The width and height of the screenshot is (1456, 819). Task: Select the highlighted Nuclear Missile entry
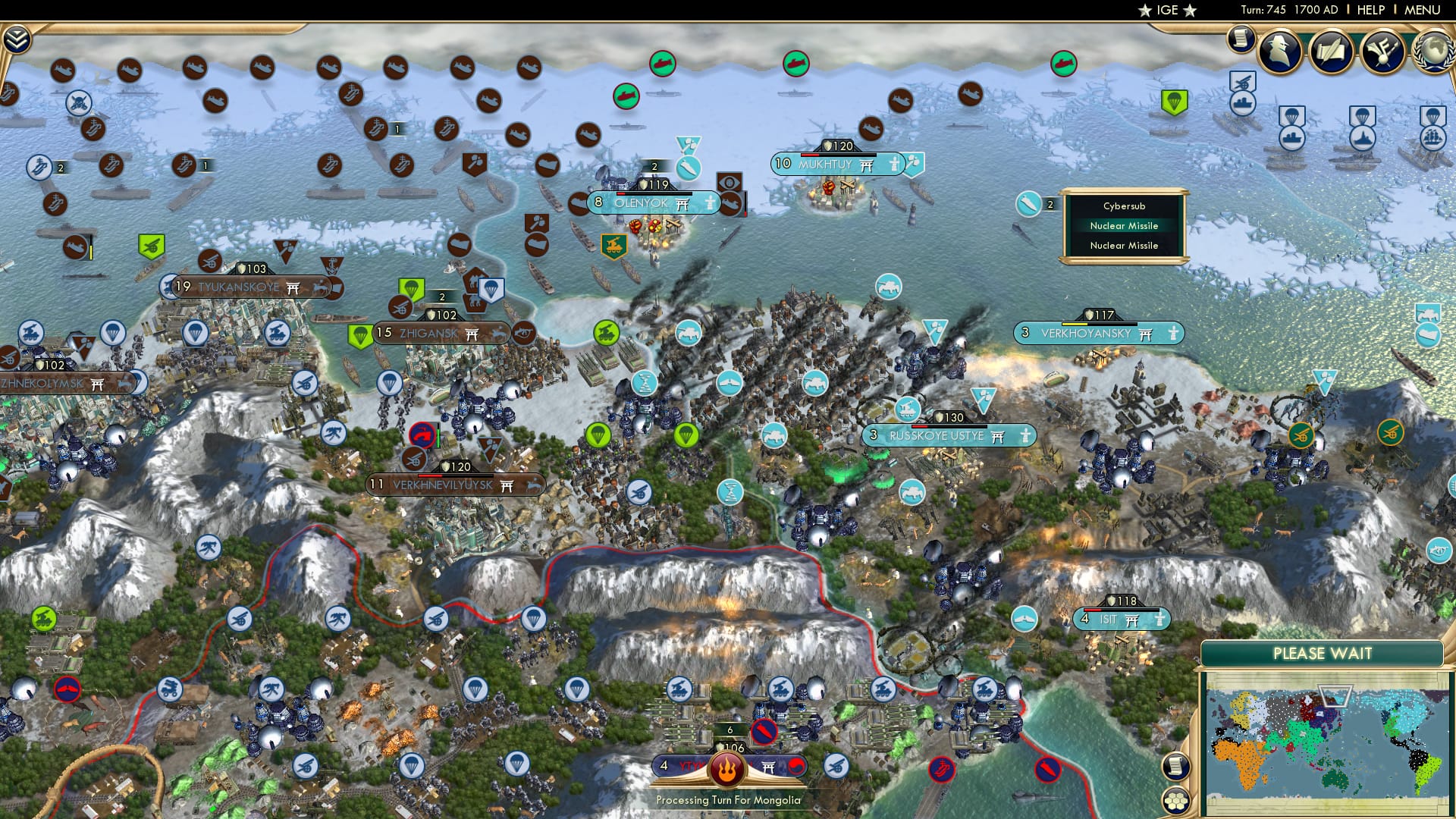coord(1124,225)
